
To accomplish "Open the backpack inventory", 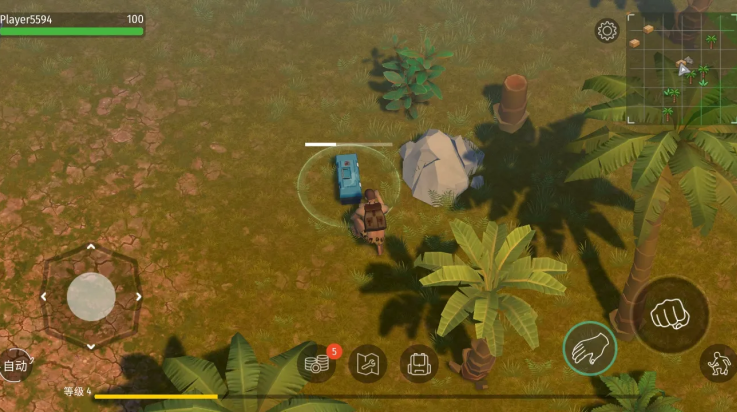I will (419, 363).
